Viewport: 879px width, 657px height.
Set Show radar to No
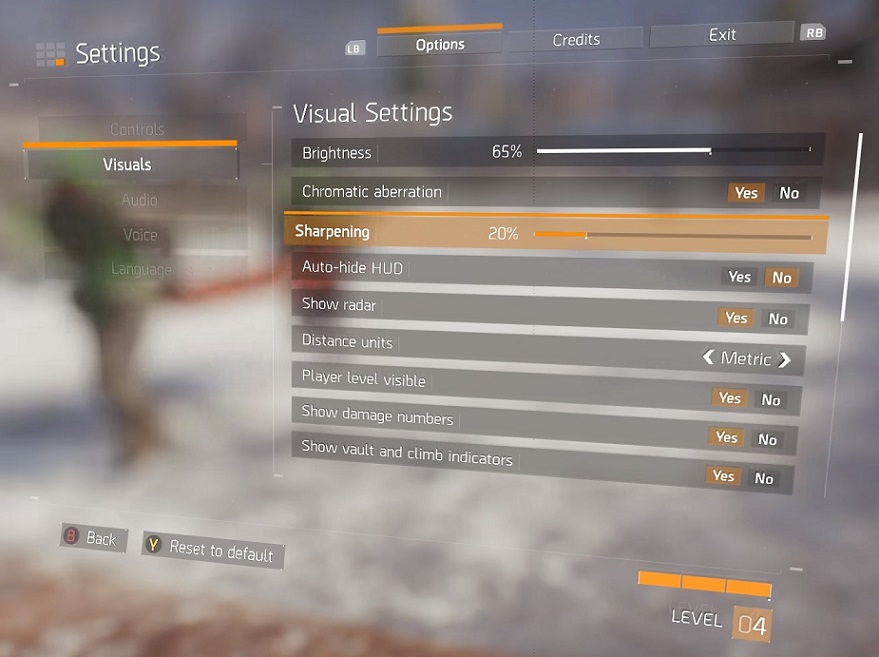(x=778, y=319)
